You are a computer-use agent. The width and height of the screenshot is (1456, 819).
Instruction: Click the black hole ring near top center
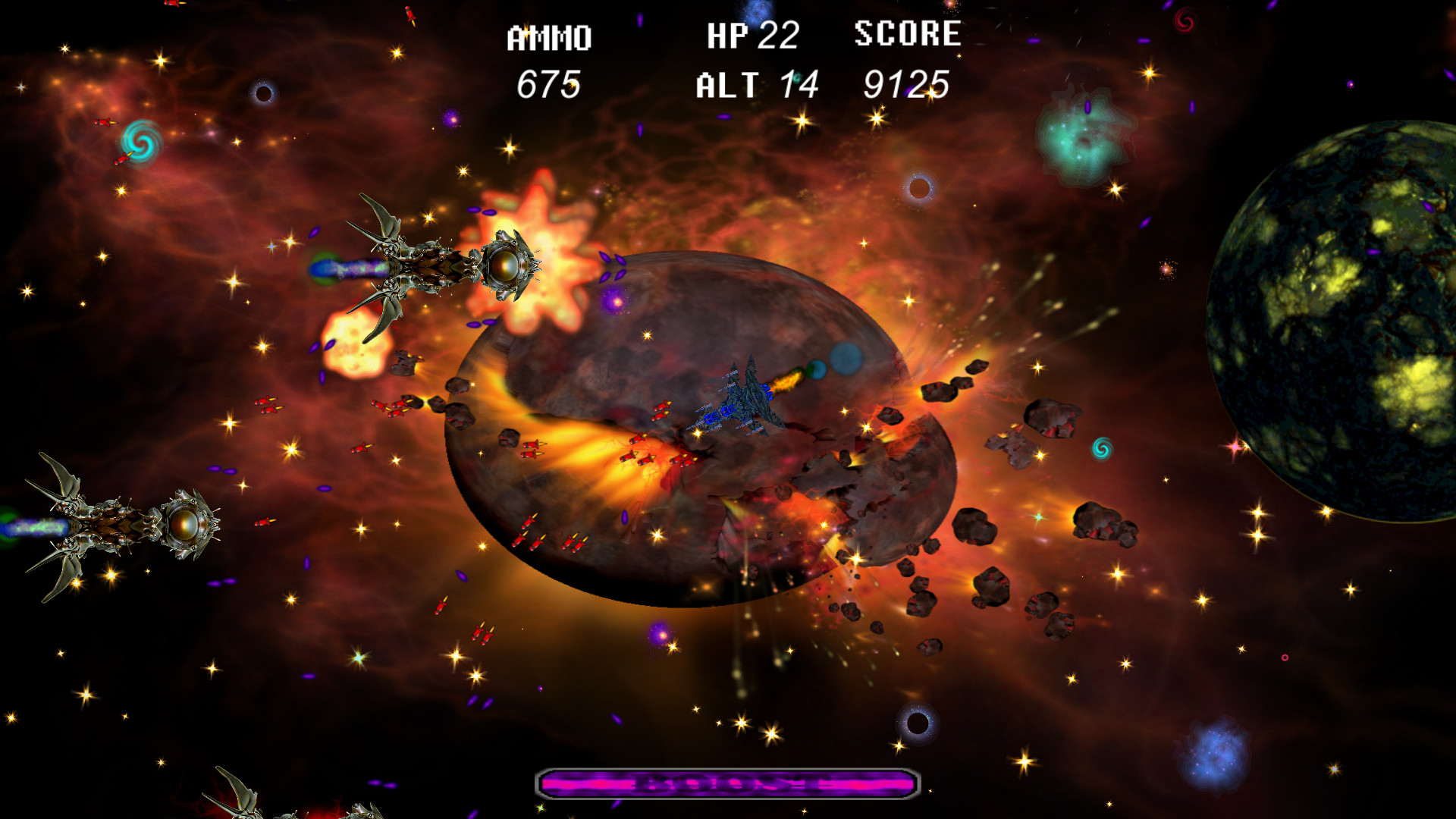pyautogui.click(x=920, y=189)
